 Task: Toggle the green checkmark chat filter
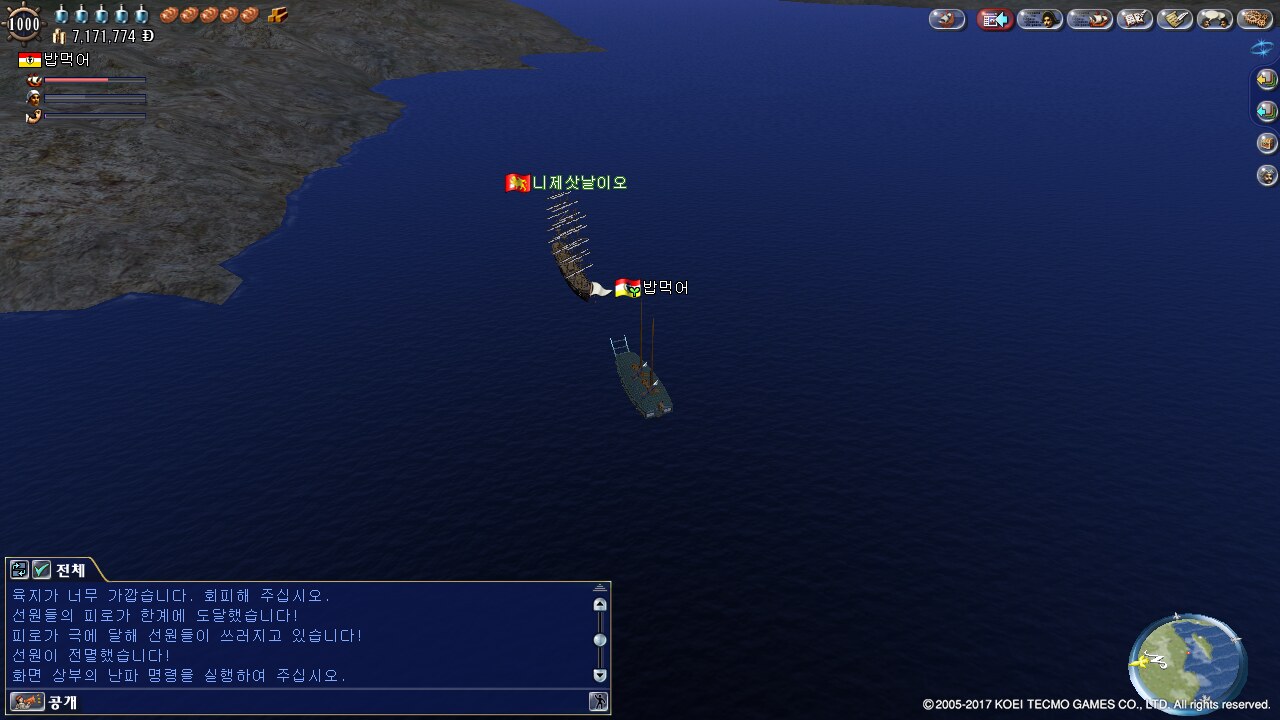click(x=41, y=570)
